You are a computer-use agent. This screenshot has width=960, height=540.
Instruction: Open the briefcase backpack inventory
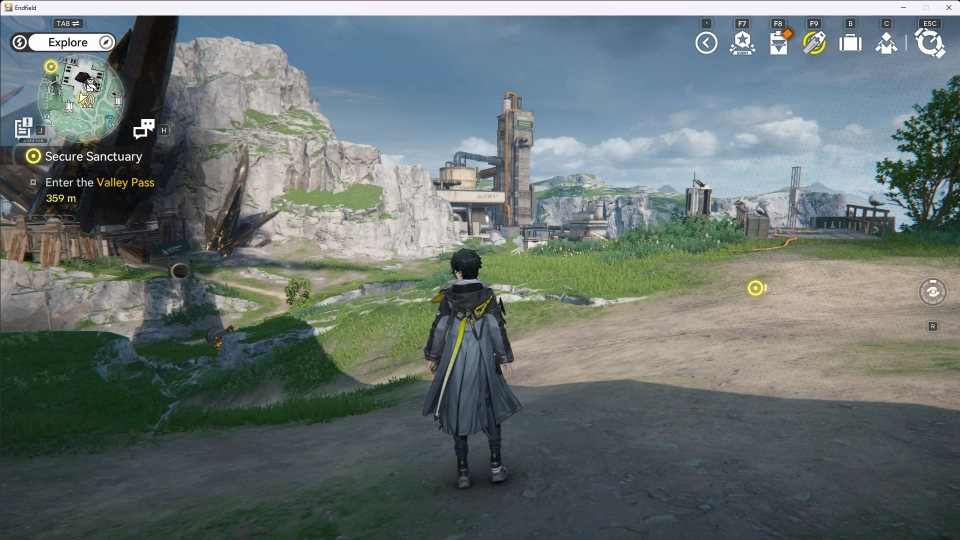pos(850,43)
